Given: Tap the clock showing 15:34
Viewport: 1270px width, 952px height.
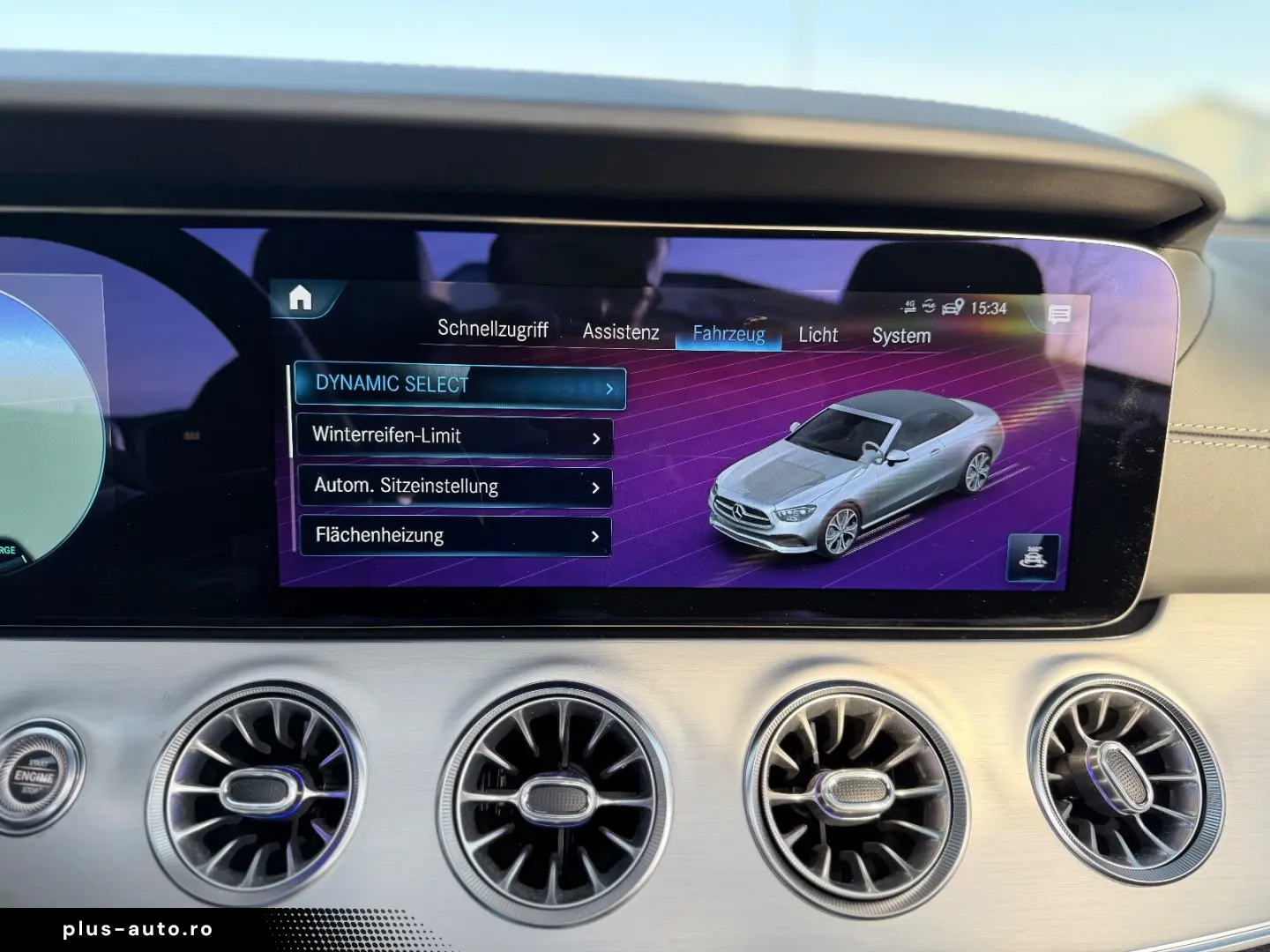Looking at the screenshot, I should 989,309.
